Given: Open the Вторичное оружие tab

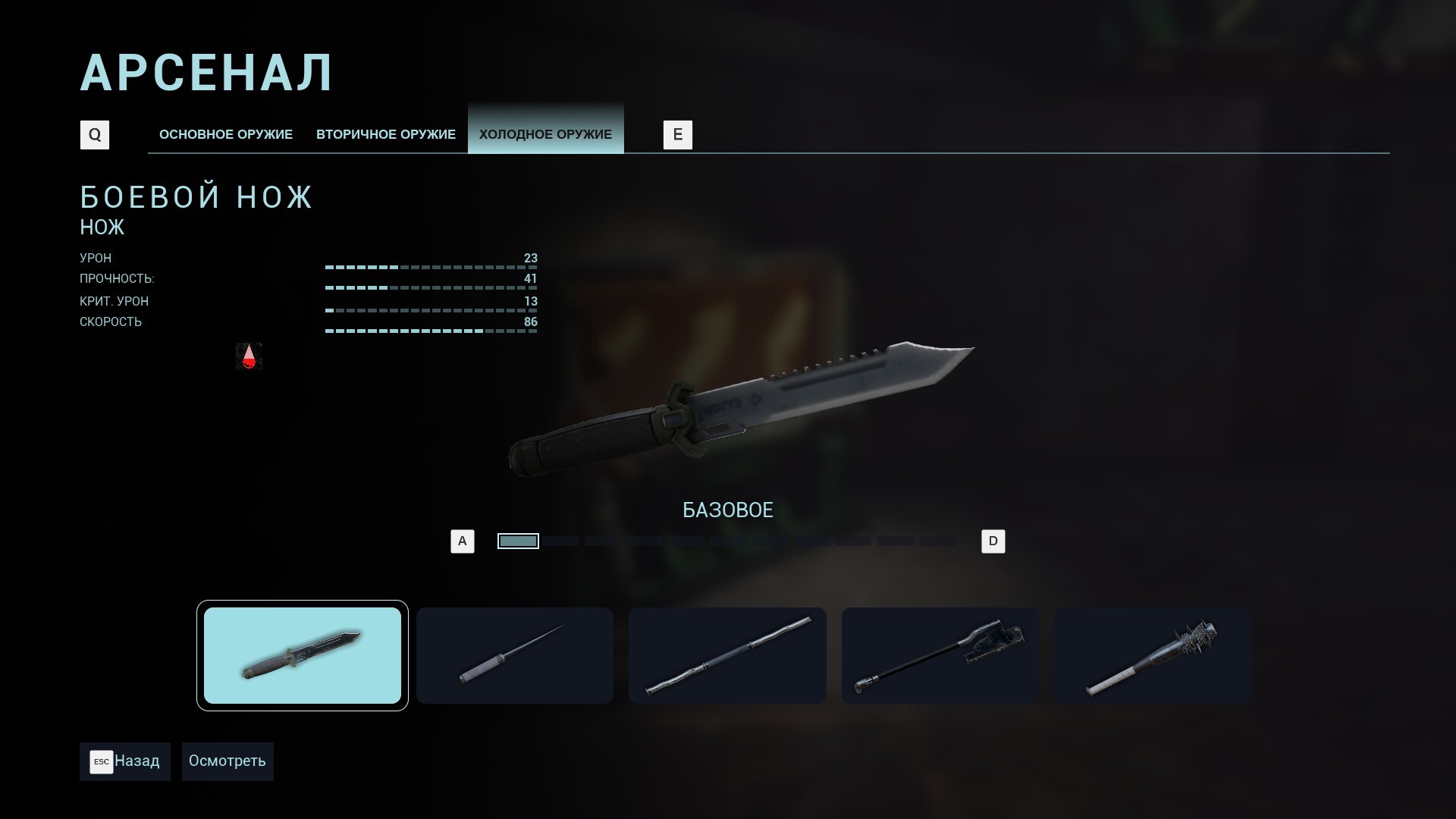Looking at the screenshot, I should point(385,134).
